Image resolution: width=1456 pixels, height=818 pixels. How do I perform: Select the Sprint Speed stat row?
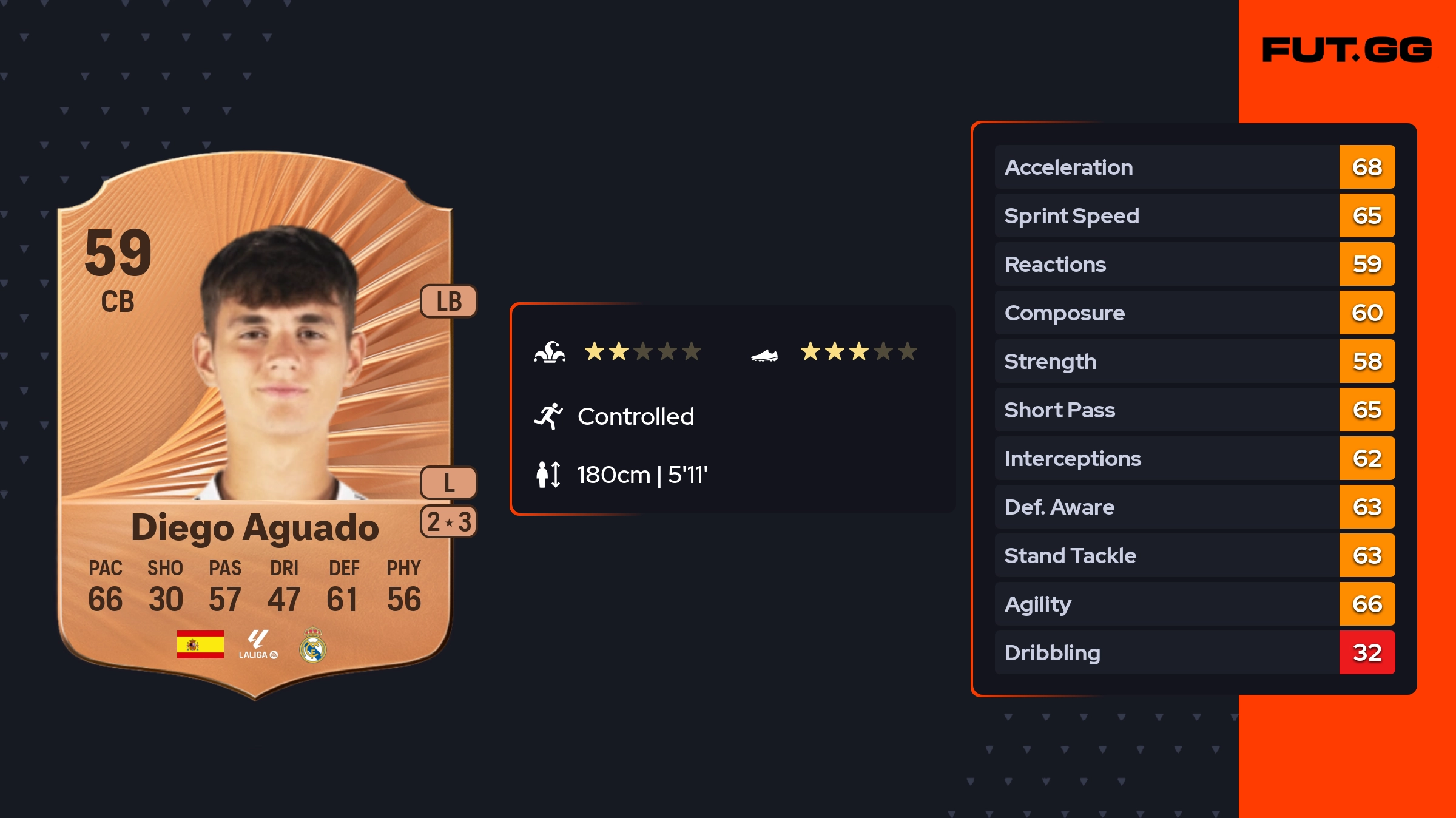tap(1194, 215)
